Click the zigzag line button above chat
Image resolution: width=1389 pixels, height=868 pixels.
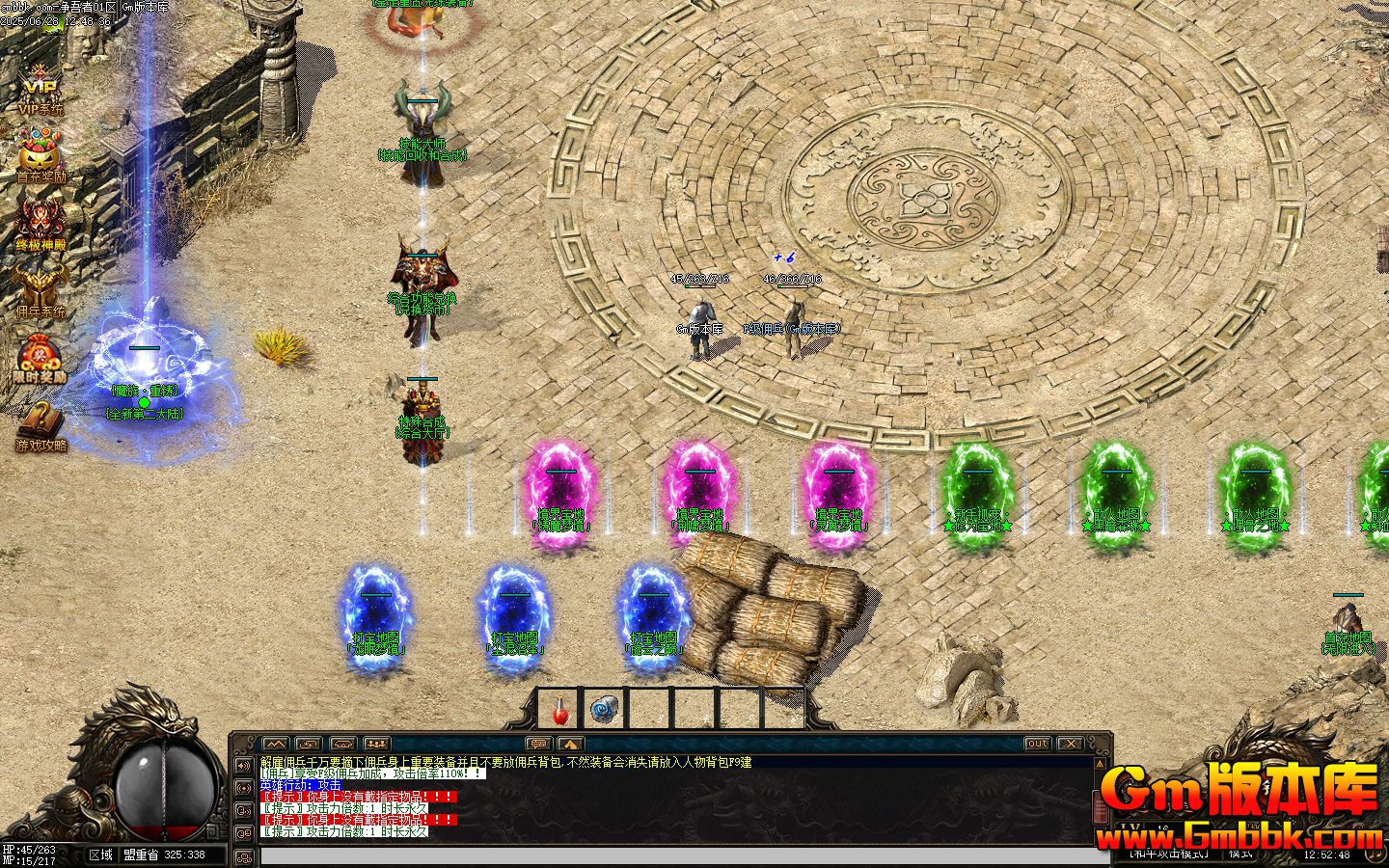(275, 744)
